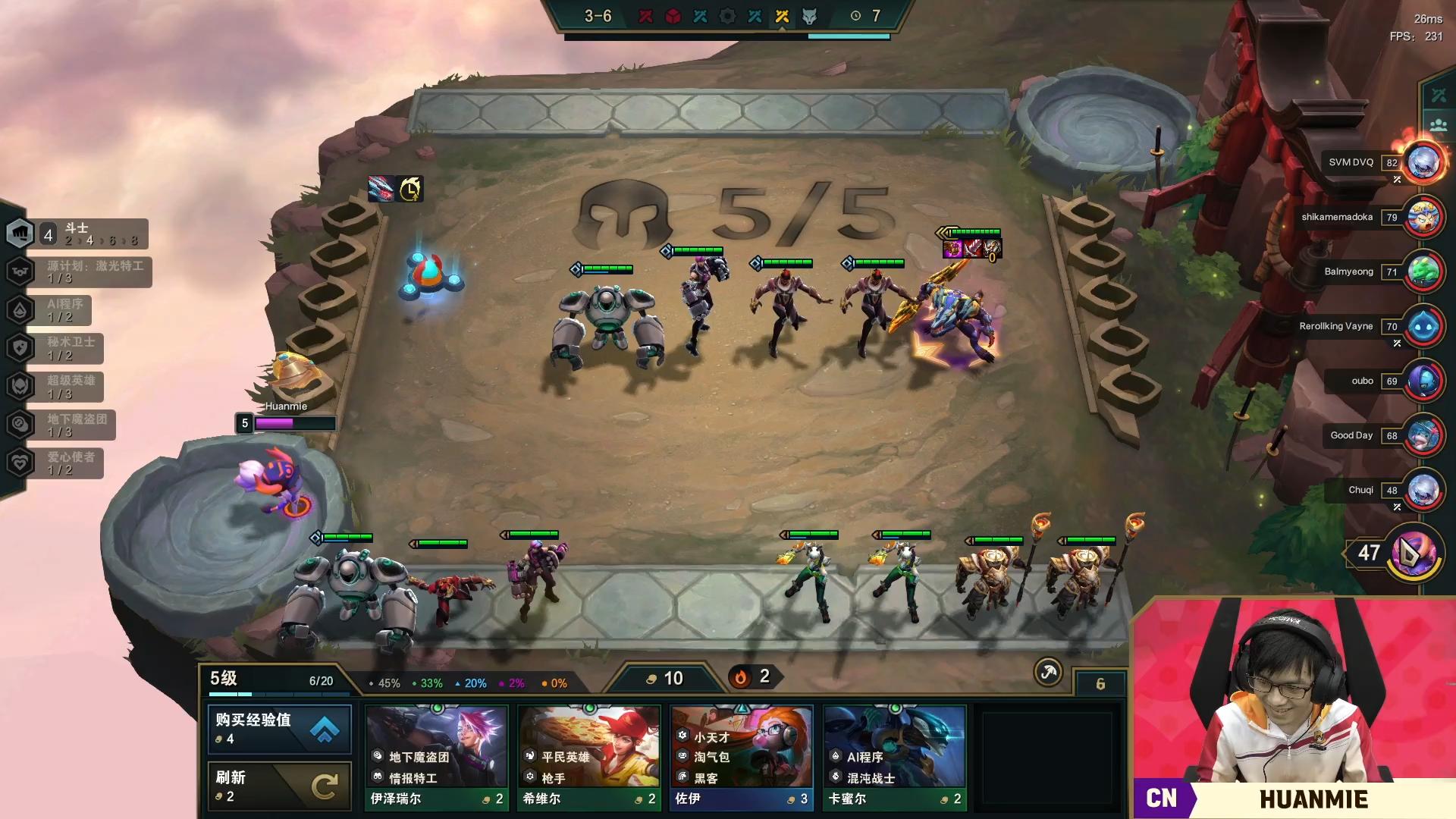The image size is (1456, 819).
Task: Spectate shikamemadoka's board
Action: (x=1423, y=217)
